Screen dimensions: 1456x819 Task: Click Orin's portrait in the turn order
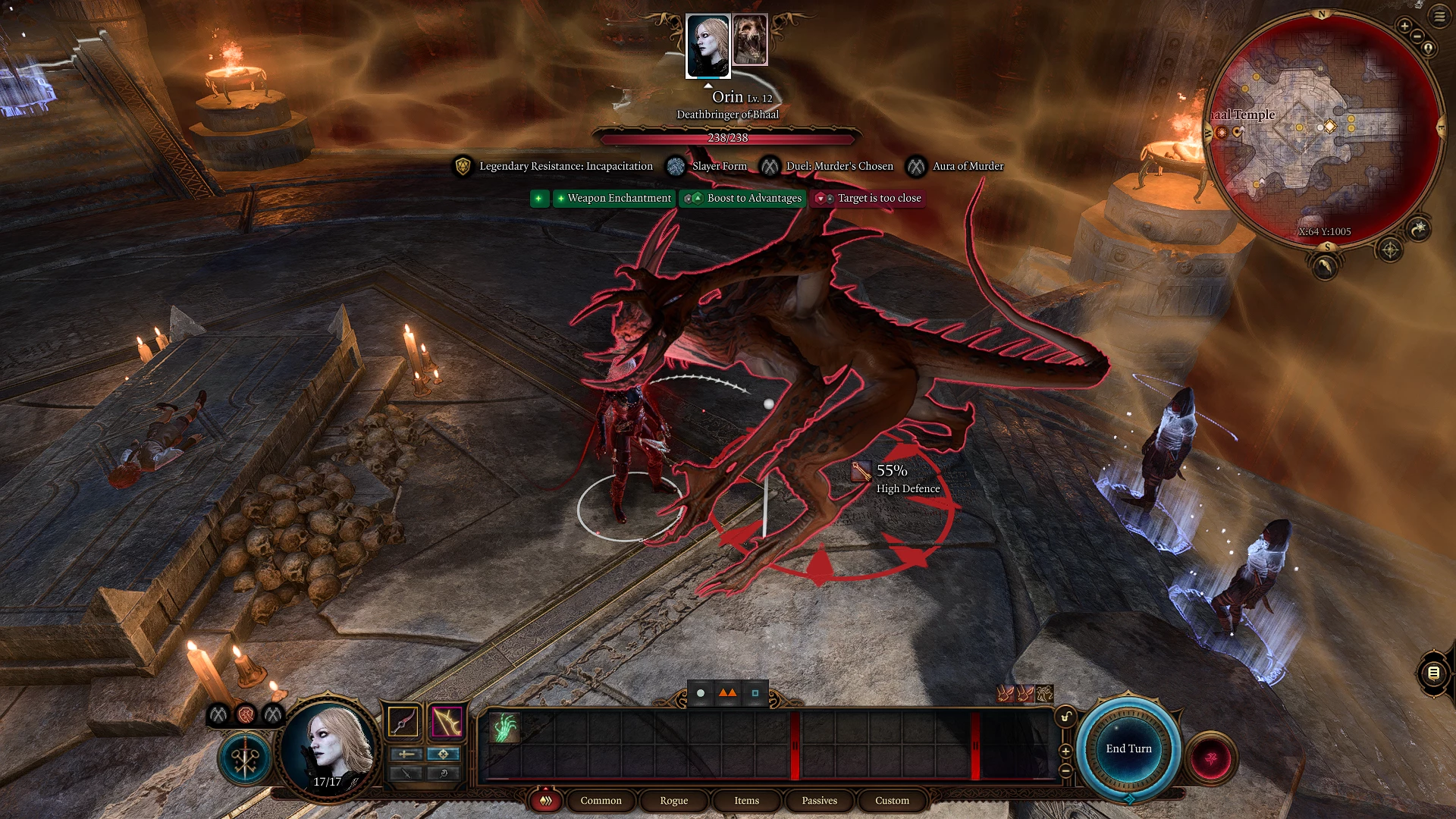(708, 45)
